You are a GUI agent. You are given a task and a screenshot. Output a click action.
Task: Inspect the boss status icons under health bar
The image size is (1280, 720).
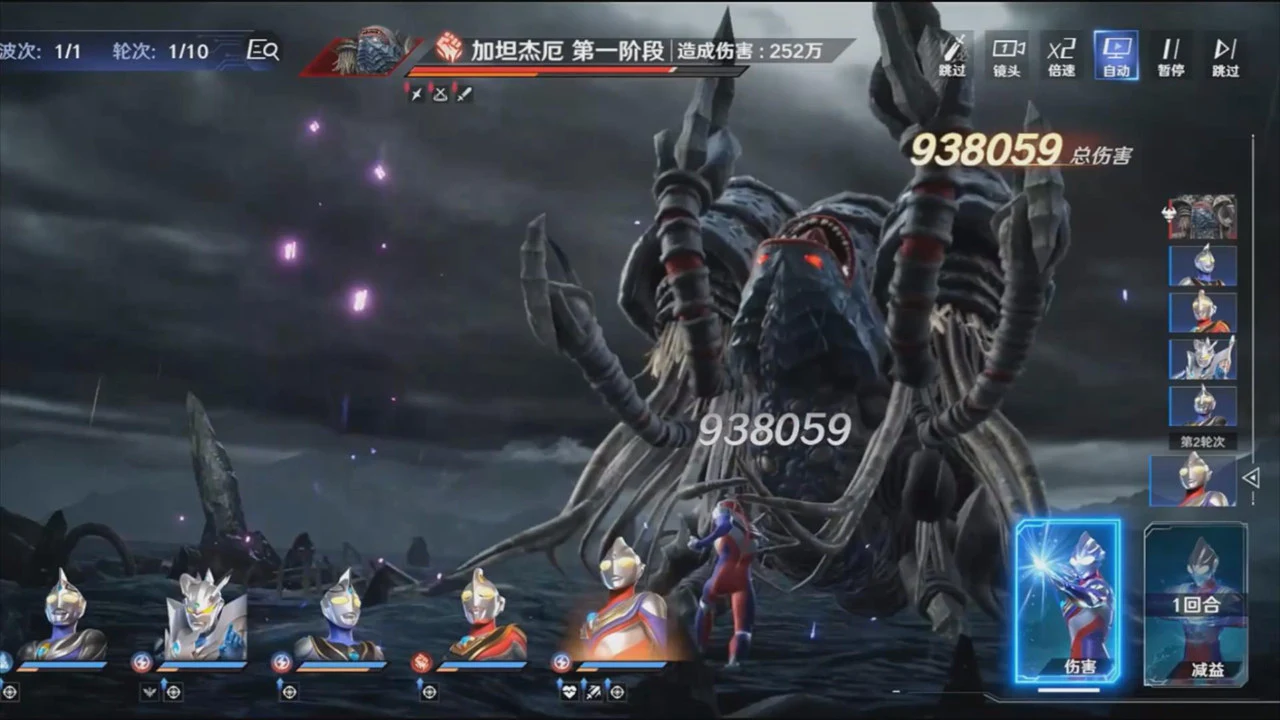(x=439, y=93)
